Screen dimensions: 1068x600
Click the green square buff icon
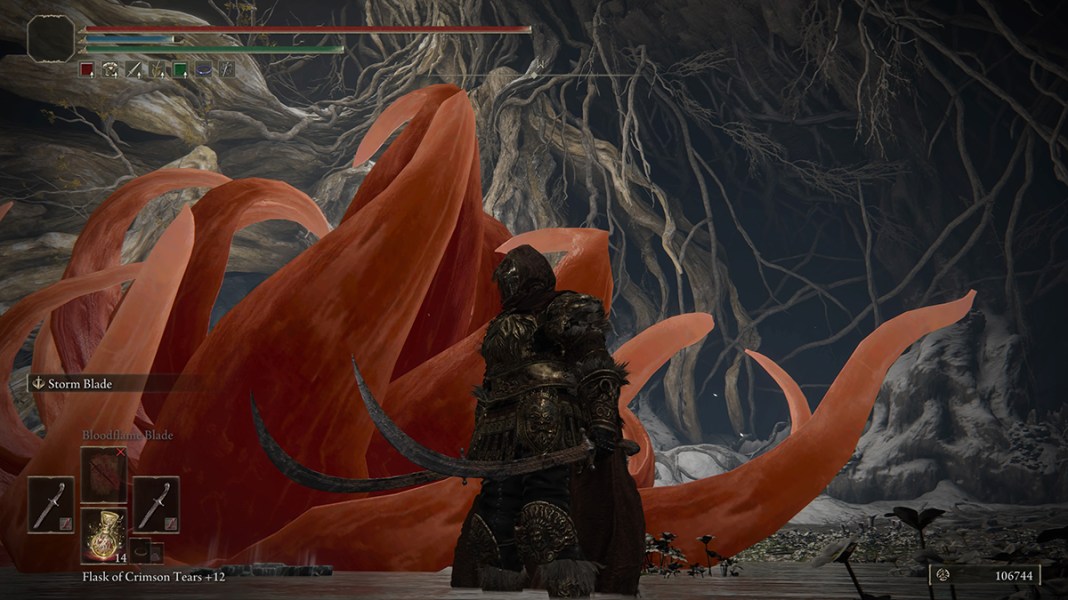tap(180, 69)
